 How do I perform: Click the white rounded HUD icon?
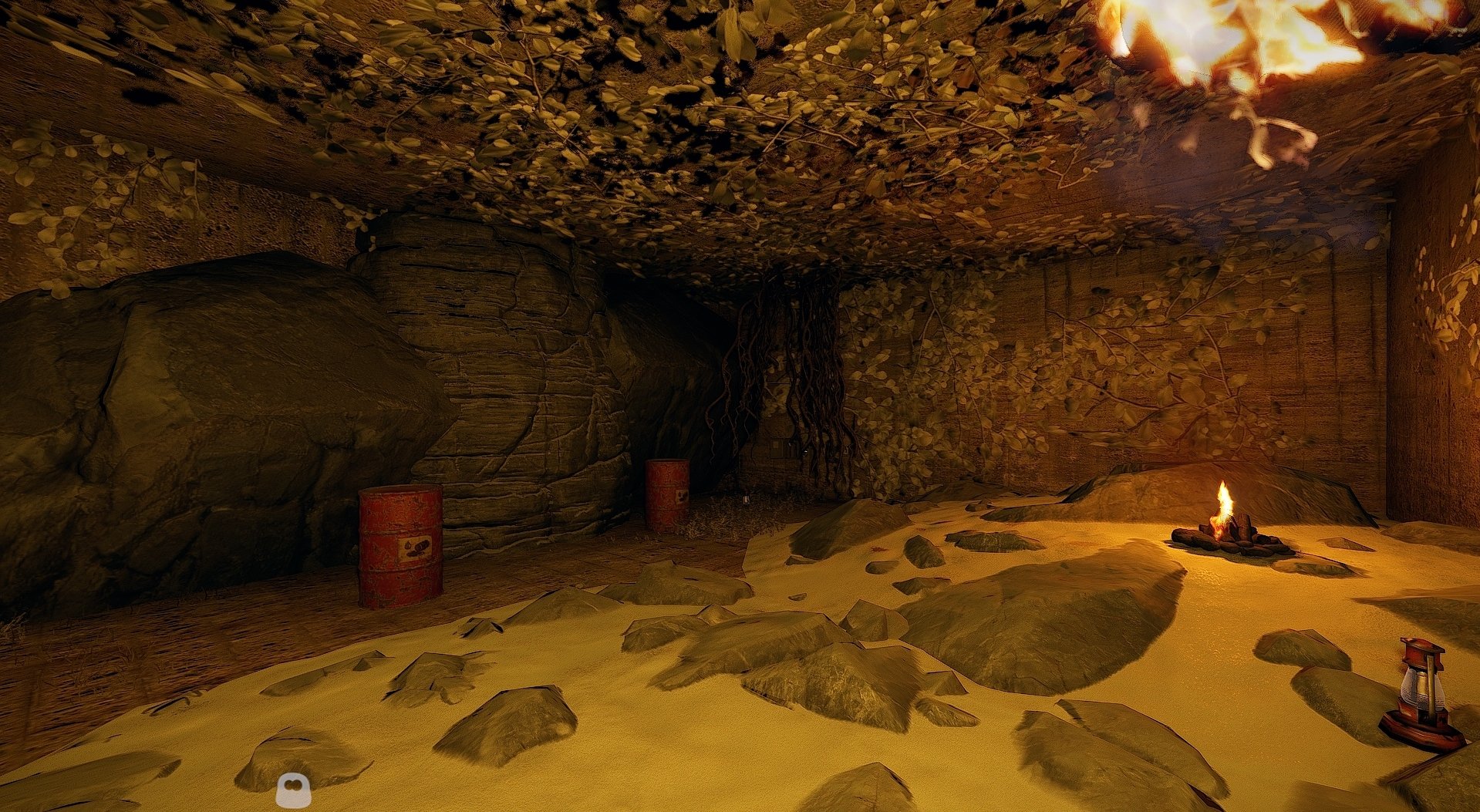click(x=293, y=790)
